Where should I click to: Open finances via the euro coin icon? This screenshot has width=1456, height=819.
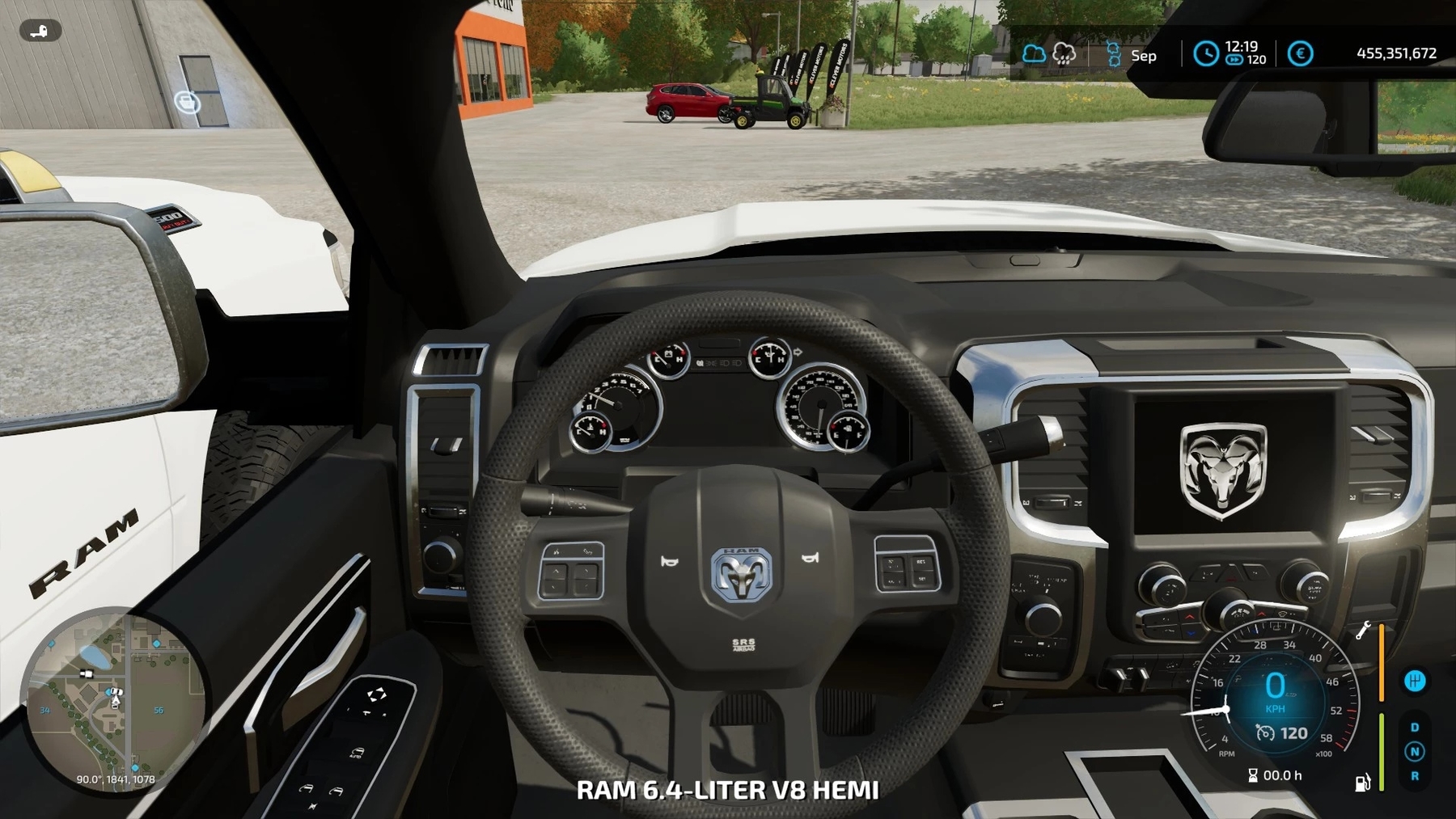click(1300, 54)
